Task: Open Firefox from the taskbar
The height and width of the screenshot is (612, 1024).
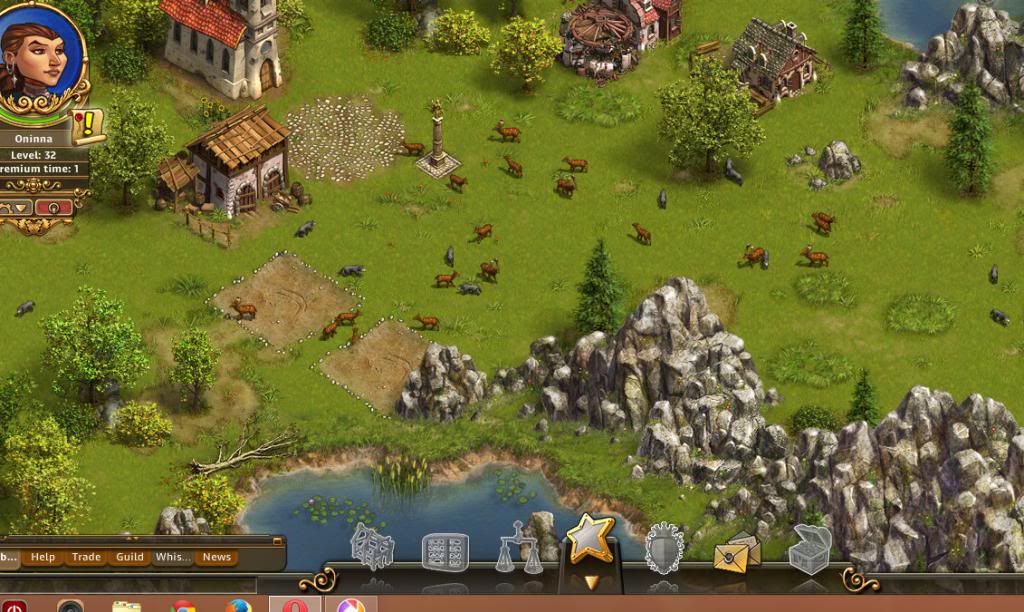Action: (x=238, y=606)
